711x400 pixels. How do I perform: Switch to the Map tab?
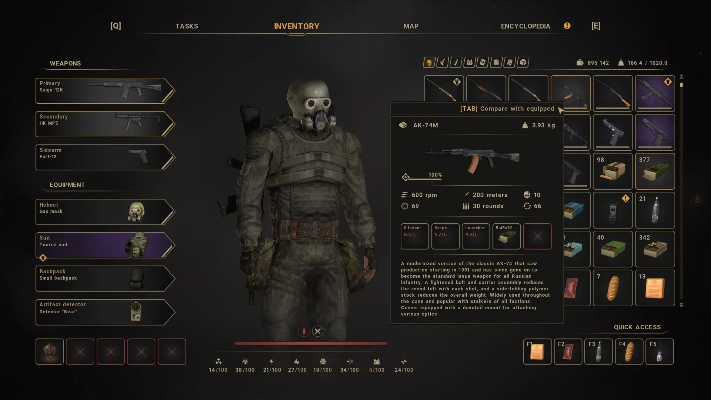click(411, 26)
